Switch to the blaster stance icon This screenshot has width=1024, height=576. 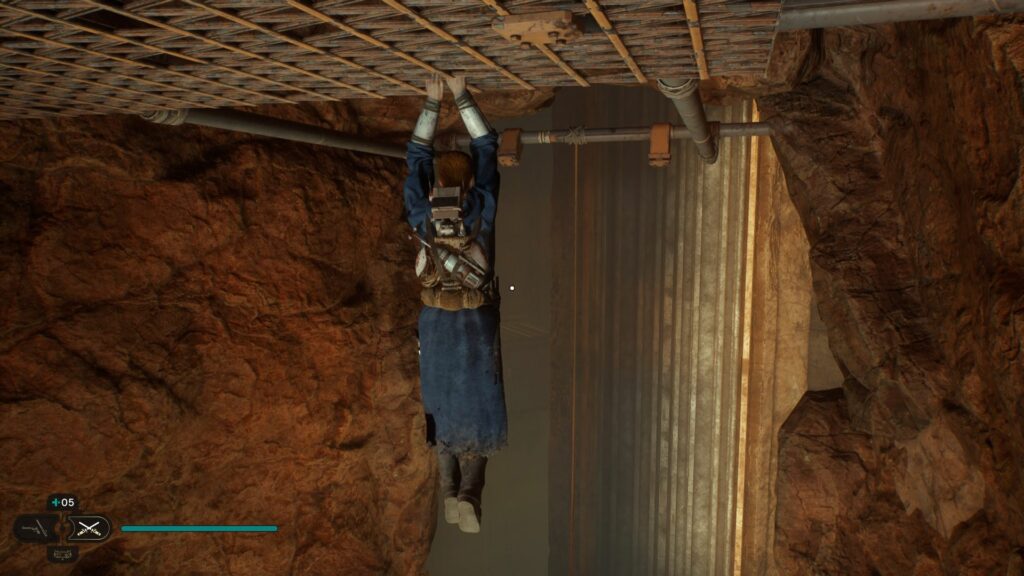(36, 528)
